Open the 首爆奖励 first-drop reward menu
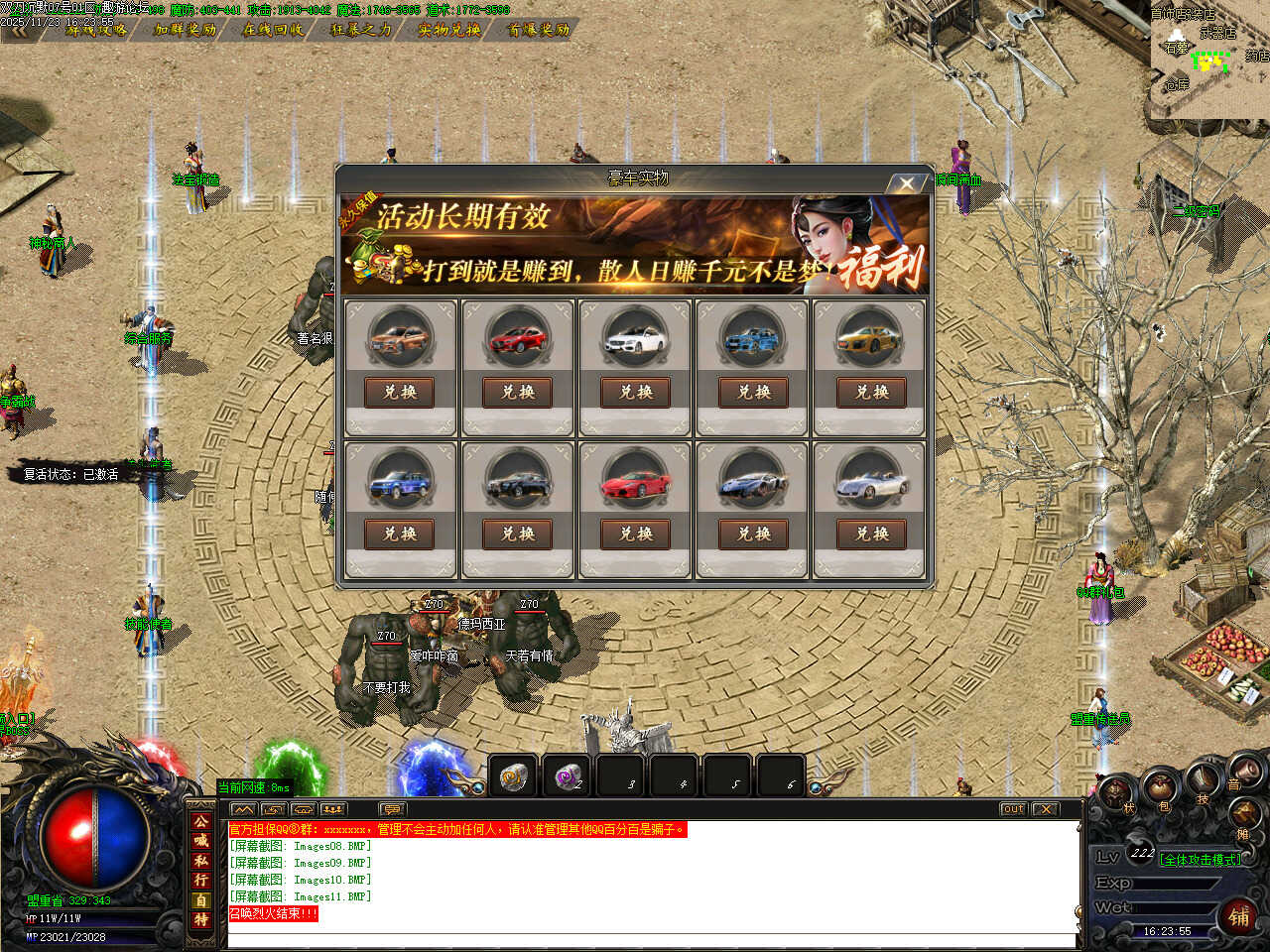 click(x=538, y=30)
